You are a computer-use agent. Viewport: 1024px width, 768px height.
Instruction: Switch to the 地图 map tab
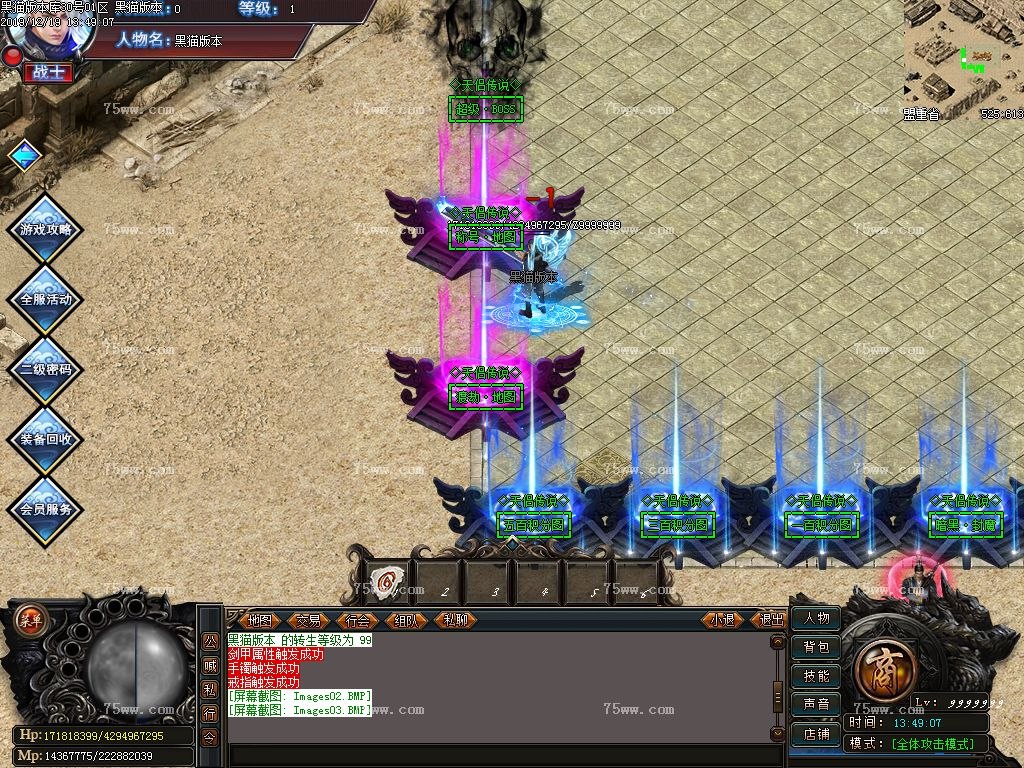[259, 620]
